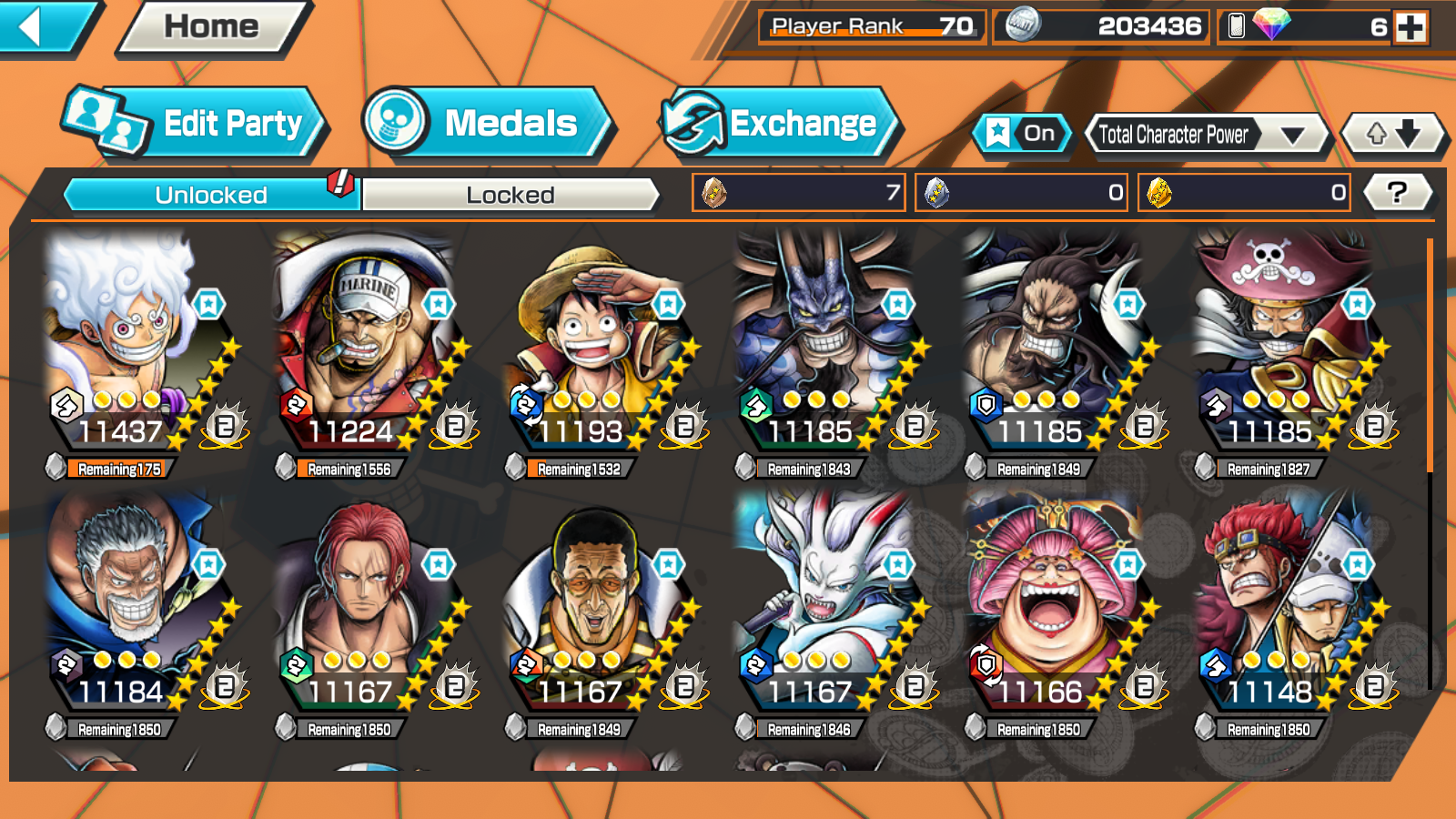Select Akainu character with 11224 power
1456x819 pixels.
click(367, 346)
